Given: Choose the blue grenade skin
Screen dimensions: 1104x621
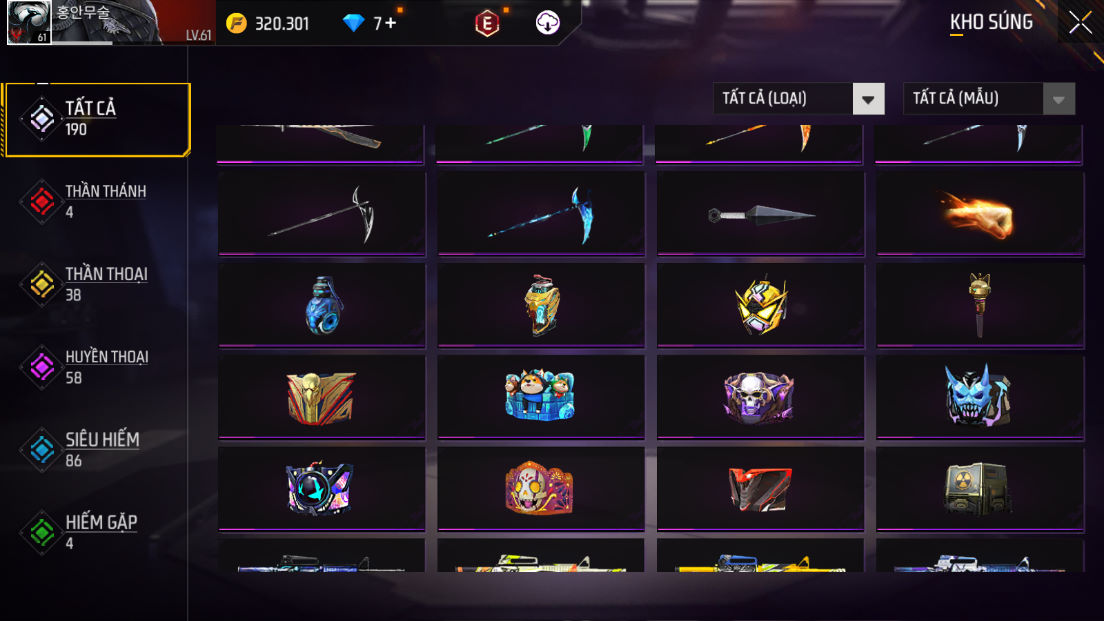Looking at the screenshot, I should click(x=321, y=305).
